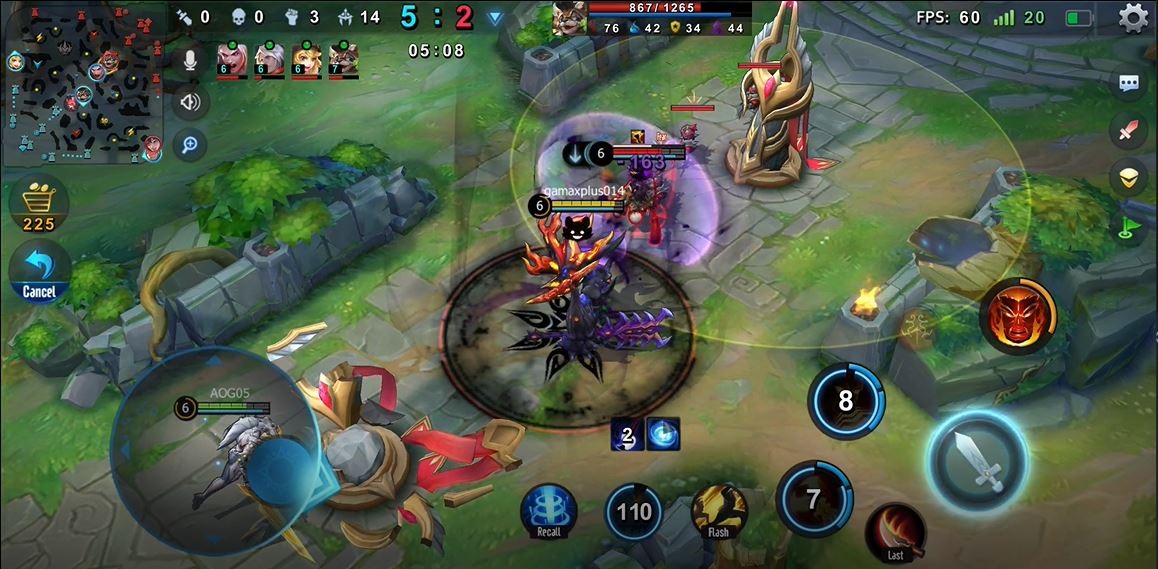Expand the scoreboard dropdown arrow
This screenshot has width=1158, height=569.
pos(494,17)
